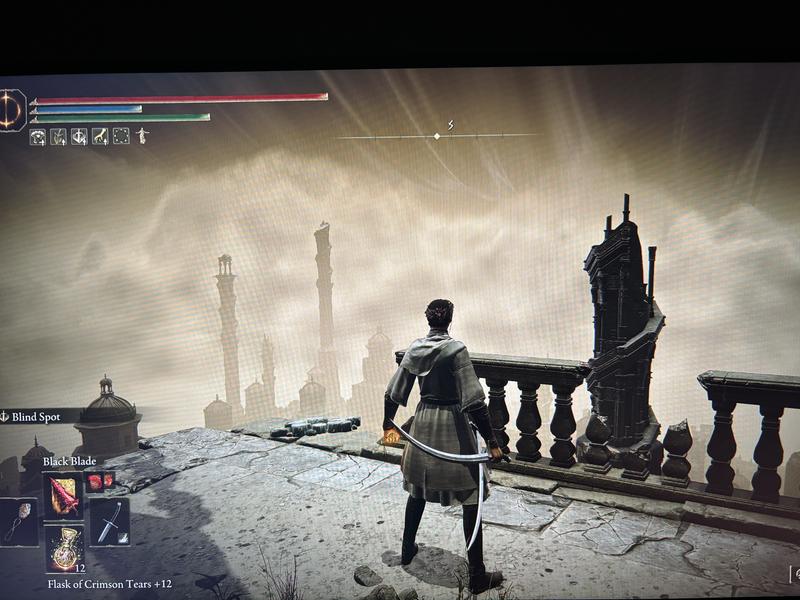
Task: Select the left-hand sacred seal slot
Action: pos(19,522)
